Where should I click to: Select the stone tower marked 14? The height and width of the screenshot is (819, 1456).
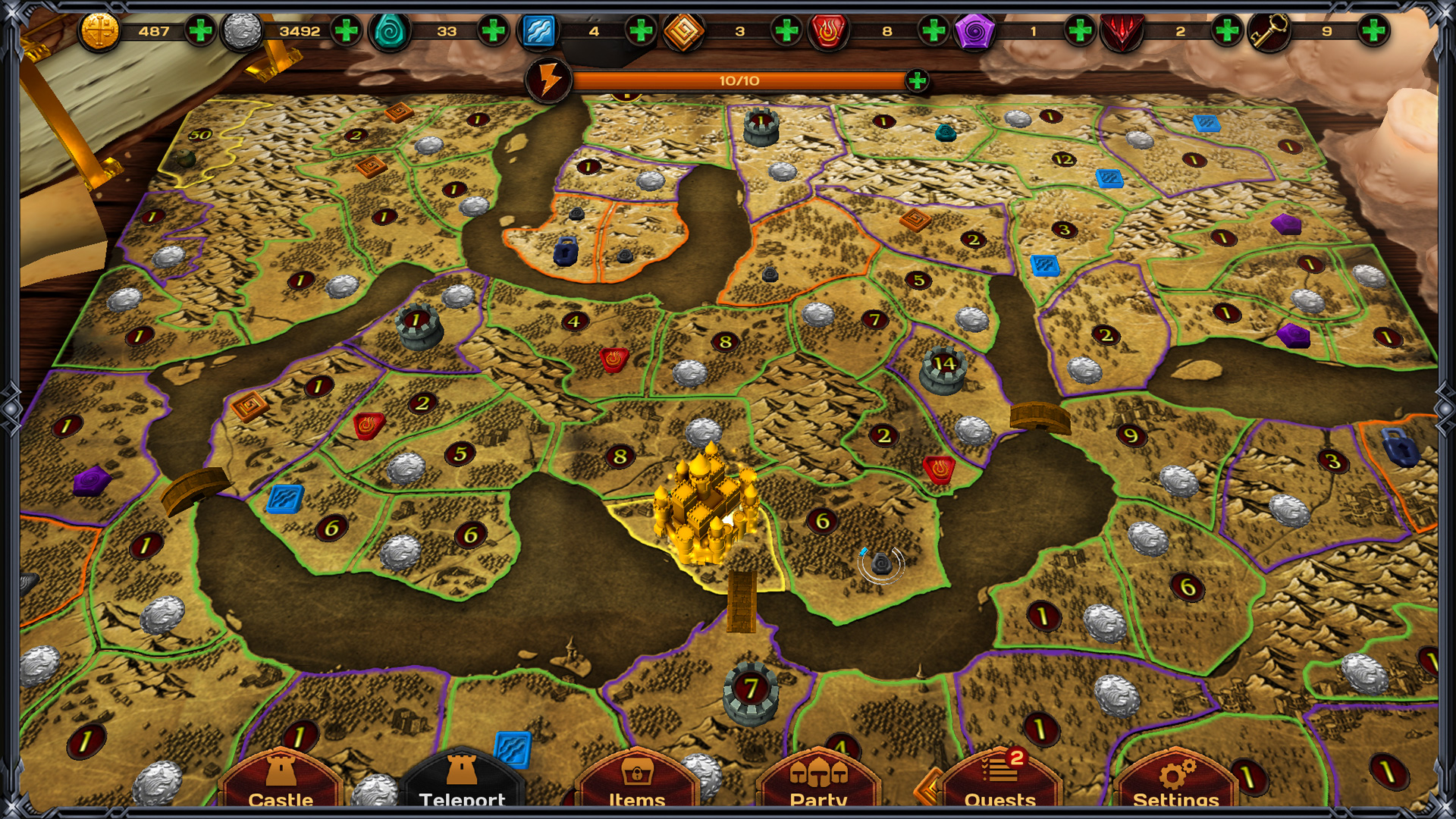943,371
